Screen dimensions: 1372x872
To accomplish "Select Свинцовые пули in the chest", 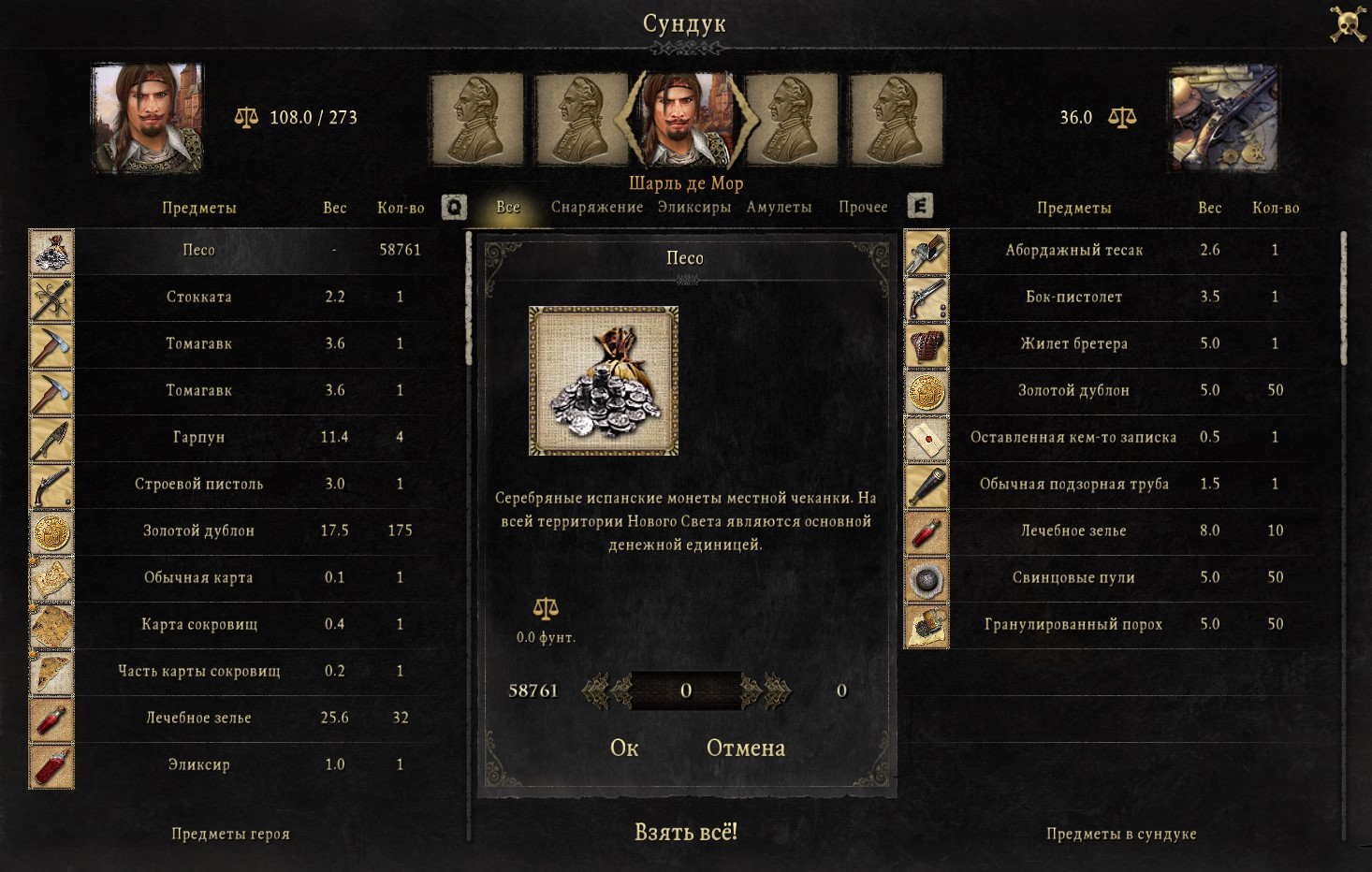I will (x=1073, y=577).
